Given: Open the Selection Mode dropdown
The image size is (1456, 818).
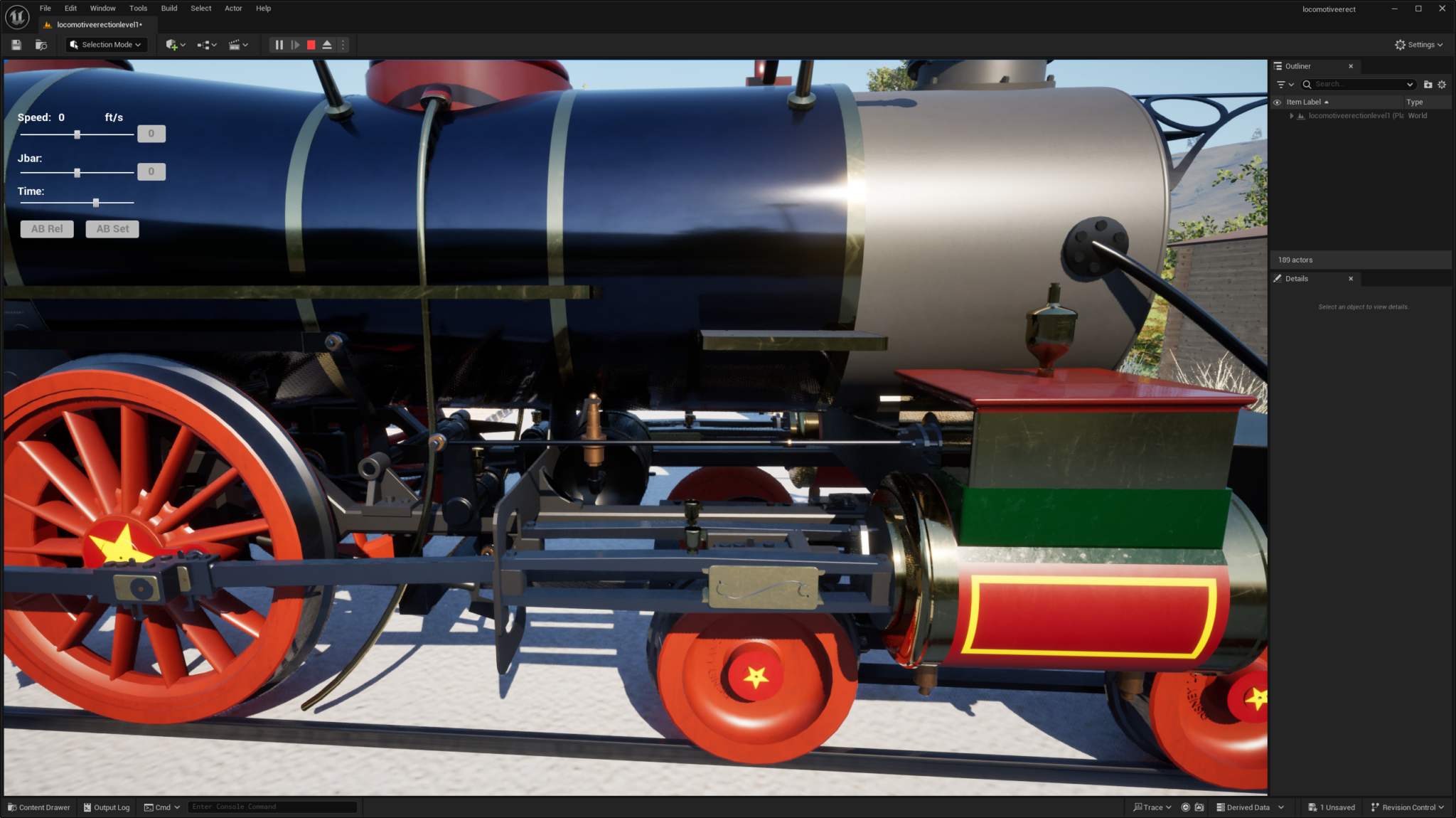Looking at the screenshot, I should (x=105, y=44).
